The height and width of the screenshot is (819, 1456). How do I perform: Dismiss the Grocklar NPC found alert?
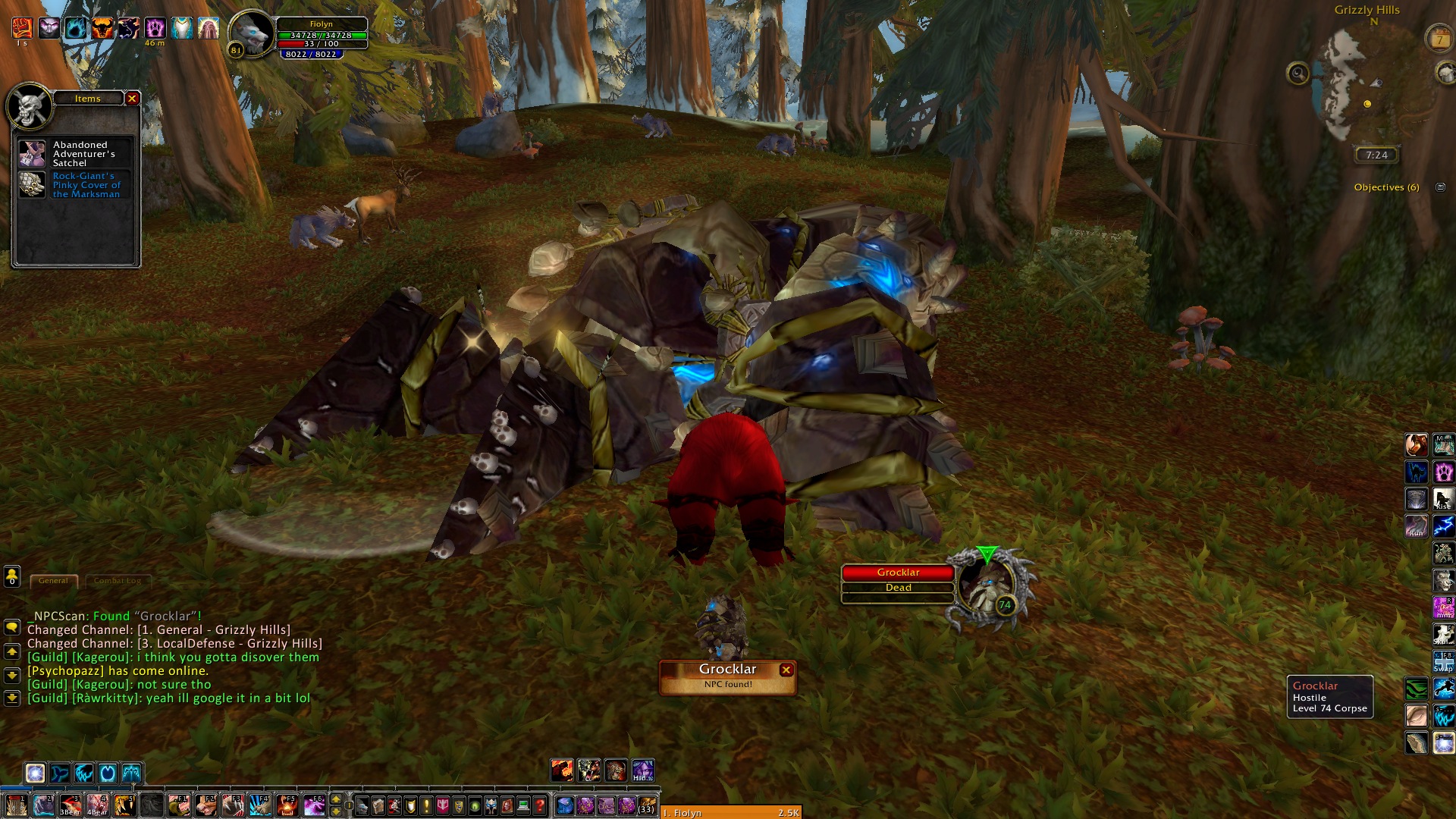[x=786, y=670]
